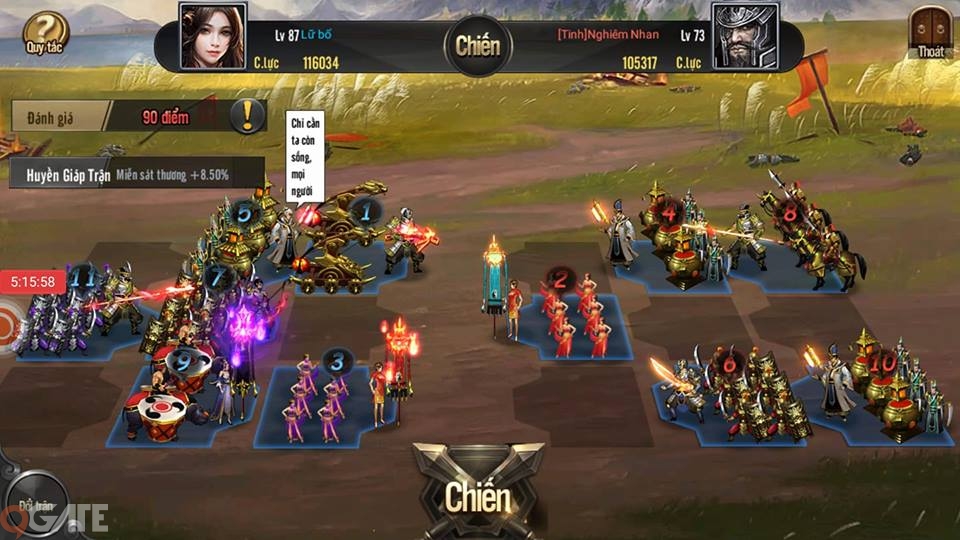Open the Quy tắc rules help
Viewport: 960px width, 540px height.
click(x=43, y=34)
